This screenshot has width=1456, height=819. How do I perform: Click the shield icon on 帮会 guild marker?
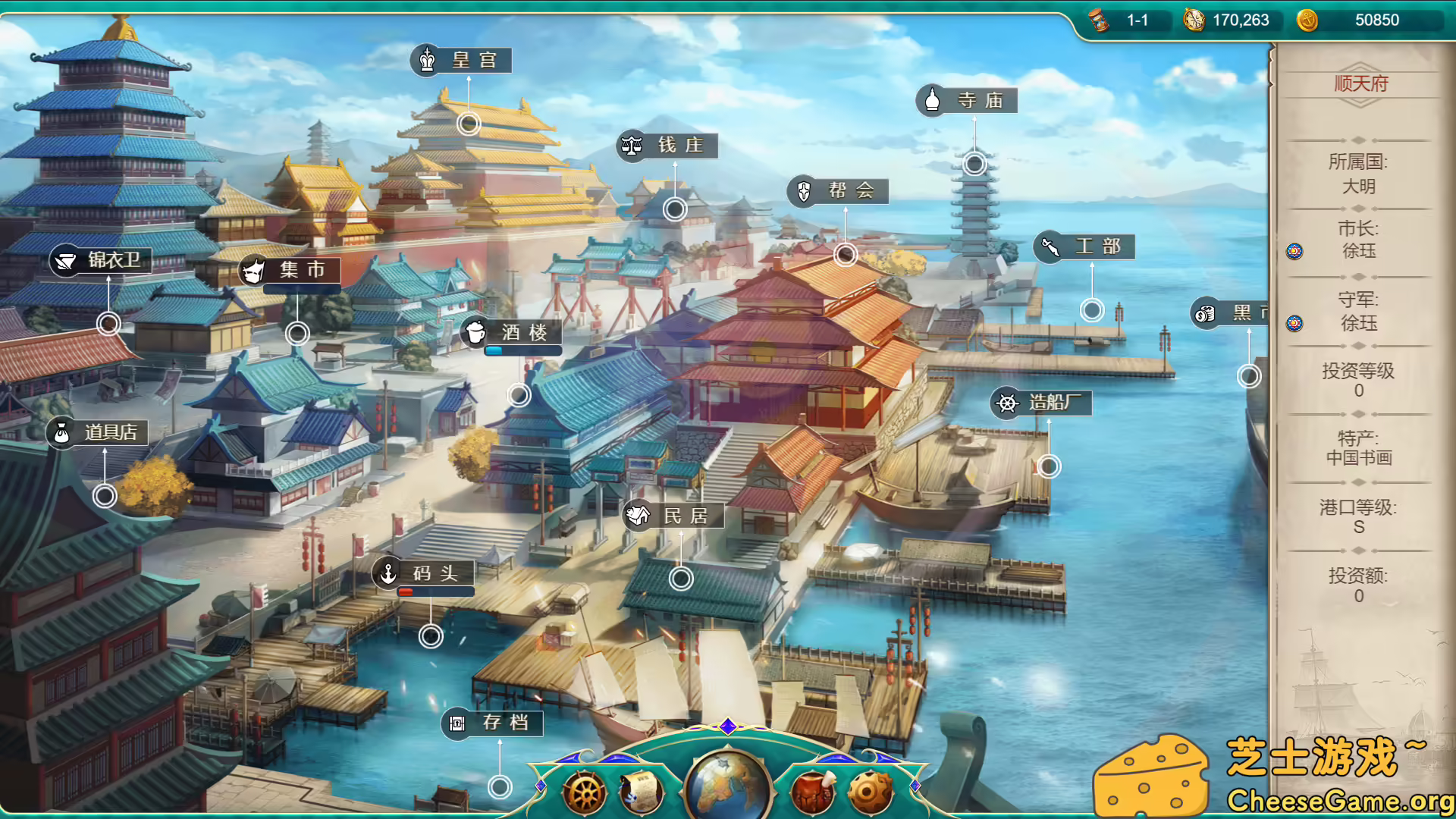click(804, 191)
